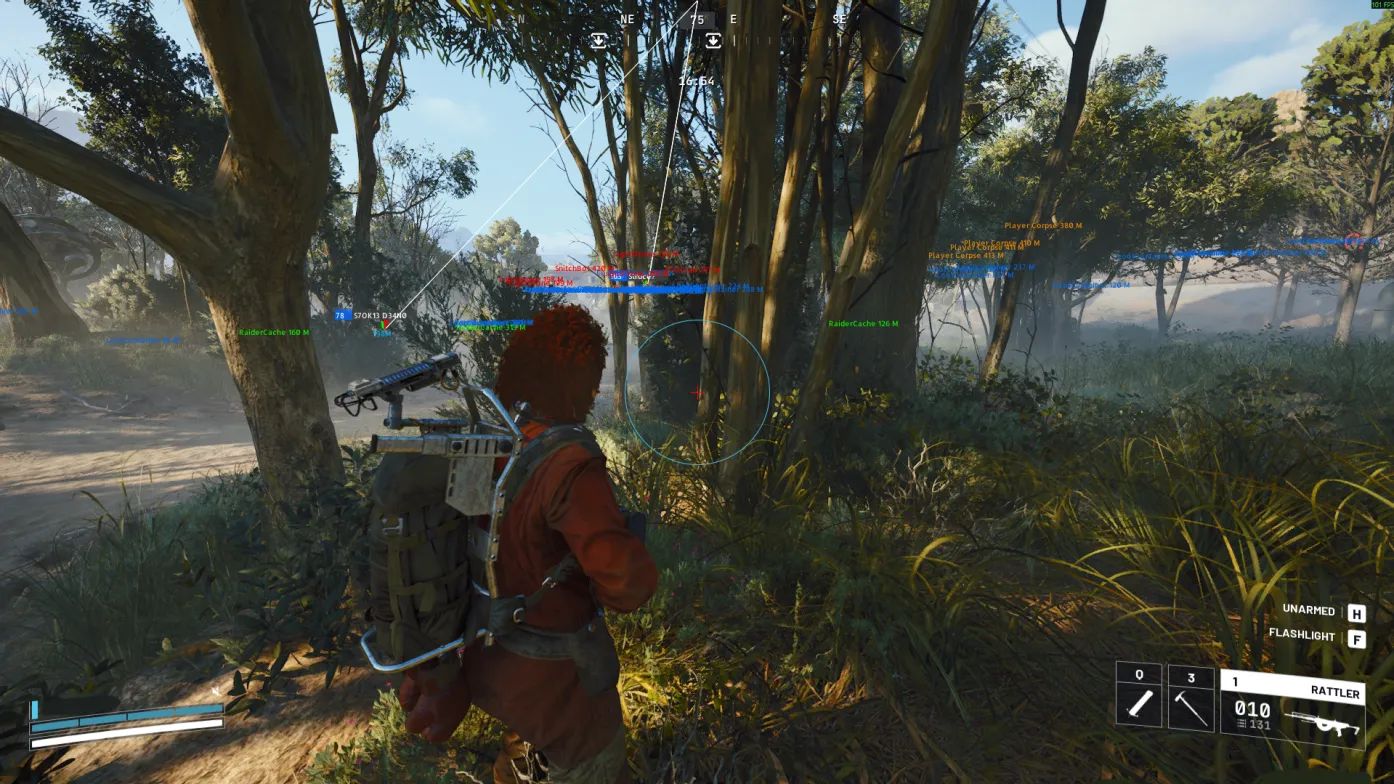Click the E marker on the compass bar
This screenshot has height=784, width=1394.
coord(733,18)
